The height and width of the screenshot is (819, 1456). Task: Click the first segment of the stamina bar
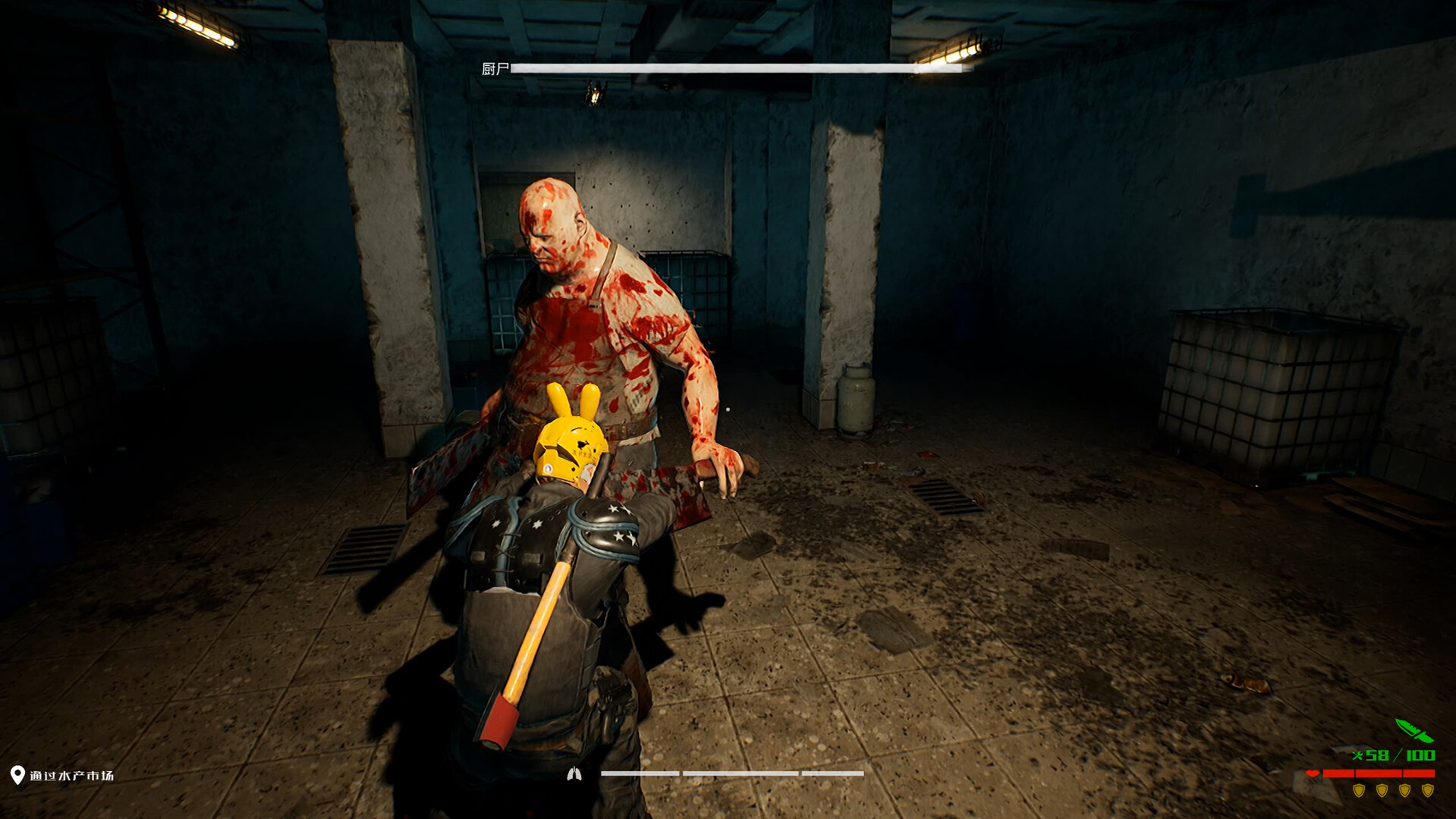640,773
